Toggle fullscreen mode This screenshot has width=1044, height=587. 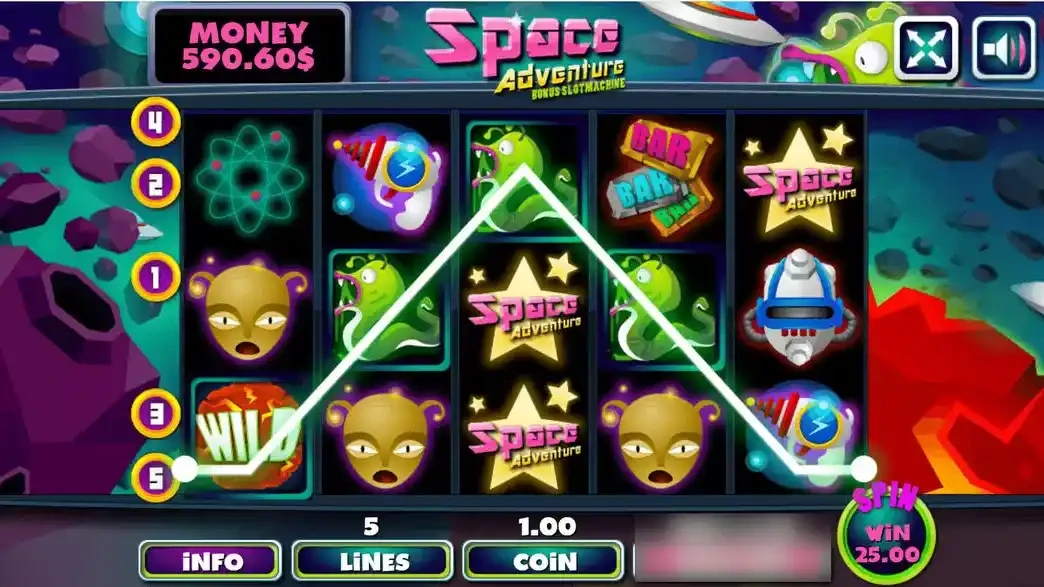tap(925, 47)
